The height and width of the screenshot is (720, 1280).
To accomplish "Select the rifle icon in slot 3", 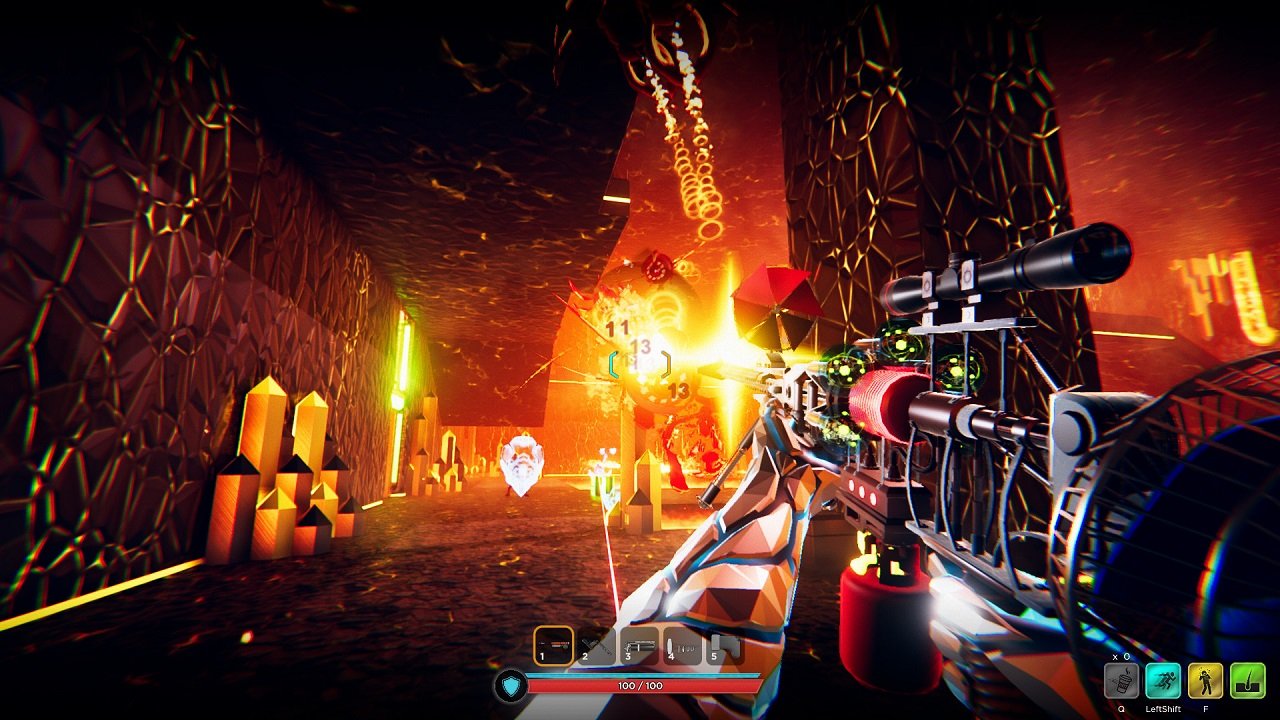I will tap(638, 643).
